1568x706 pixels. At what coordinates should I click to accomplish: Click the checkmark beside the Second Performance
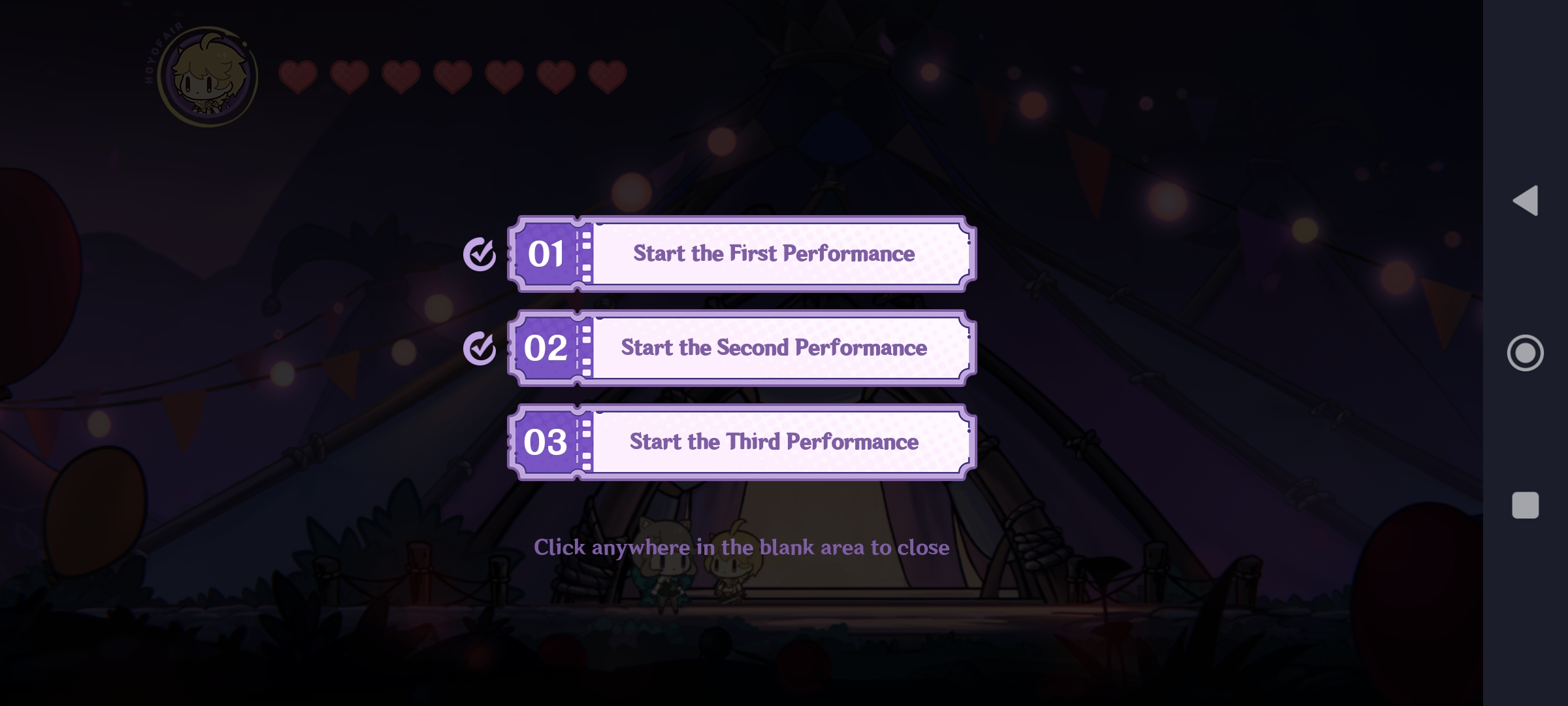481,350
